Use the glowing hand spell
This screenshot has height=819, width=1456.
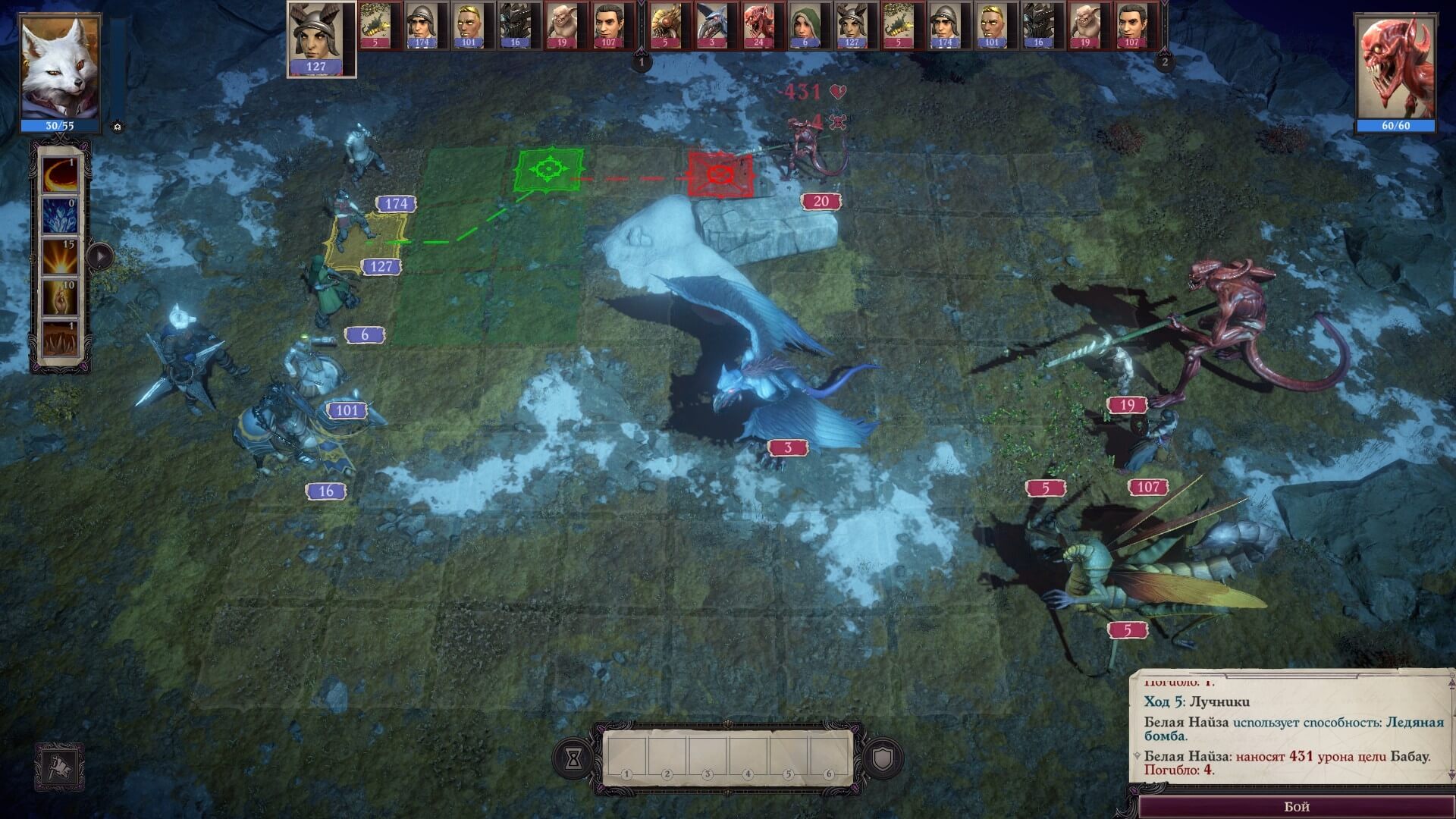point(60,298)
